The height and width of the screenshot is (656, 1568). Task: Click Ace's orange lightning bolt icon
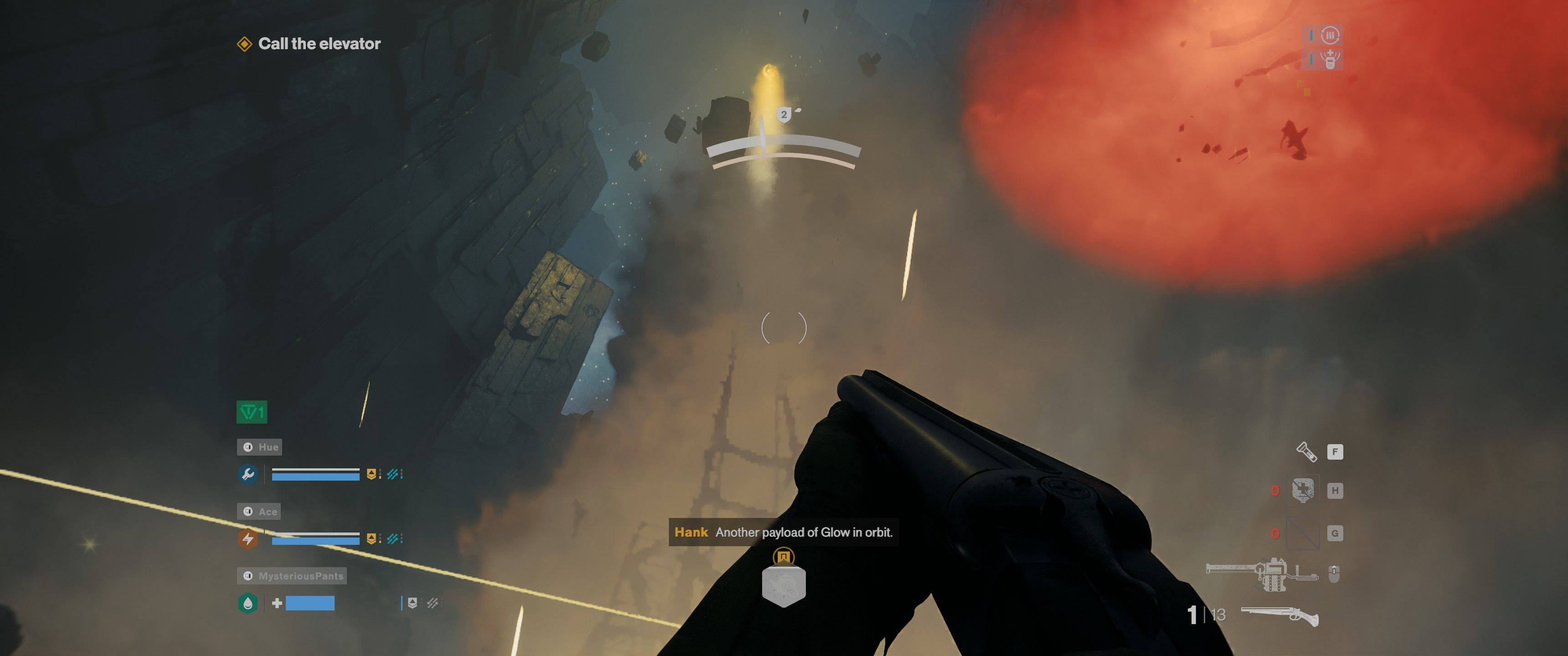(248, 538)
